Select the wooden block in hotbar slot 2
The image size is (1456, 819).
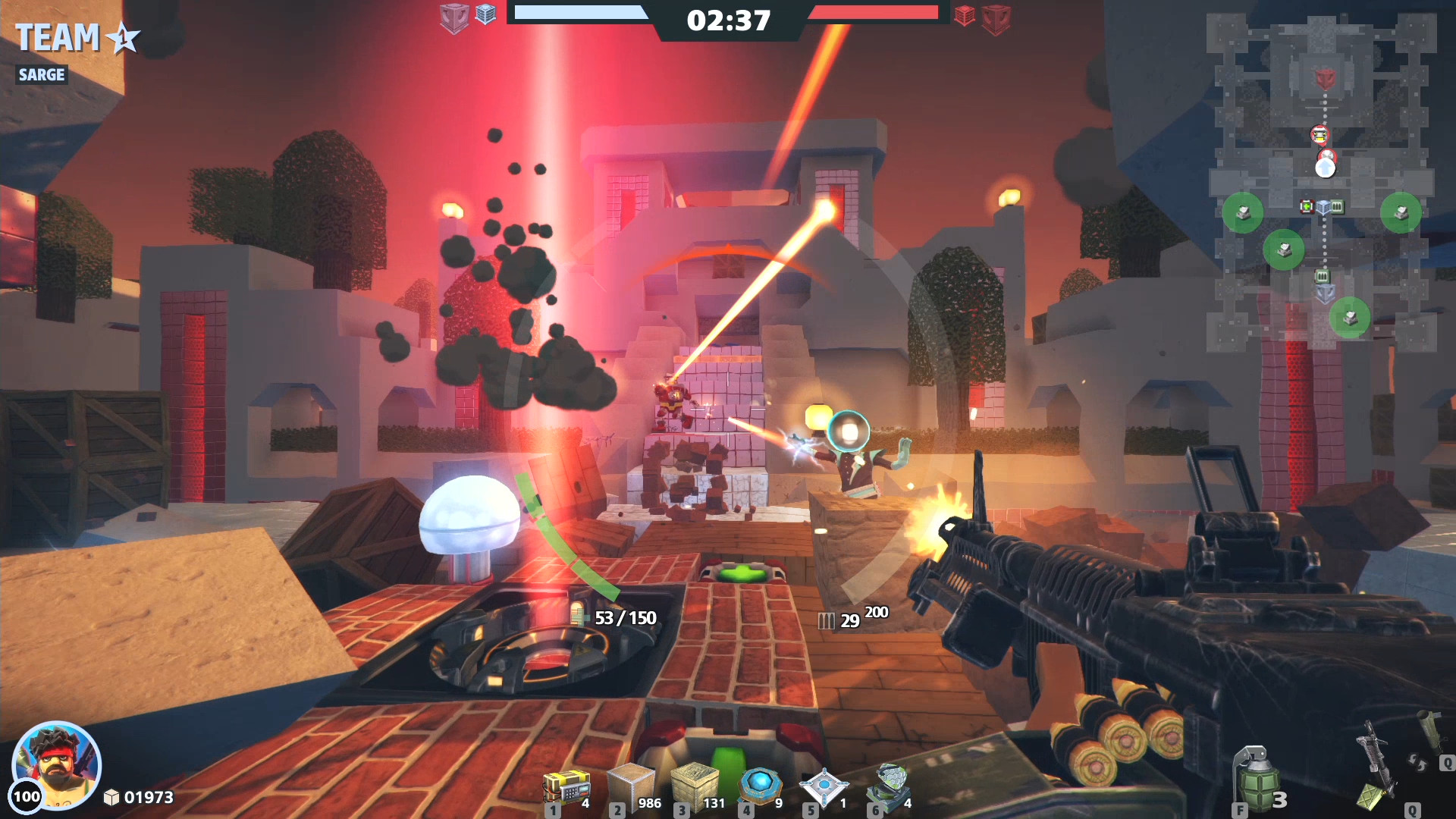click(x=632, y=781)
